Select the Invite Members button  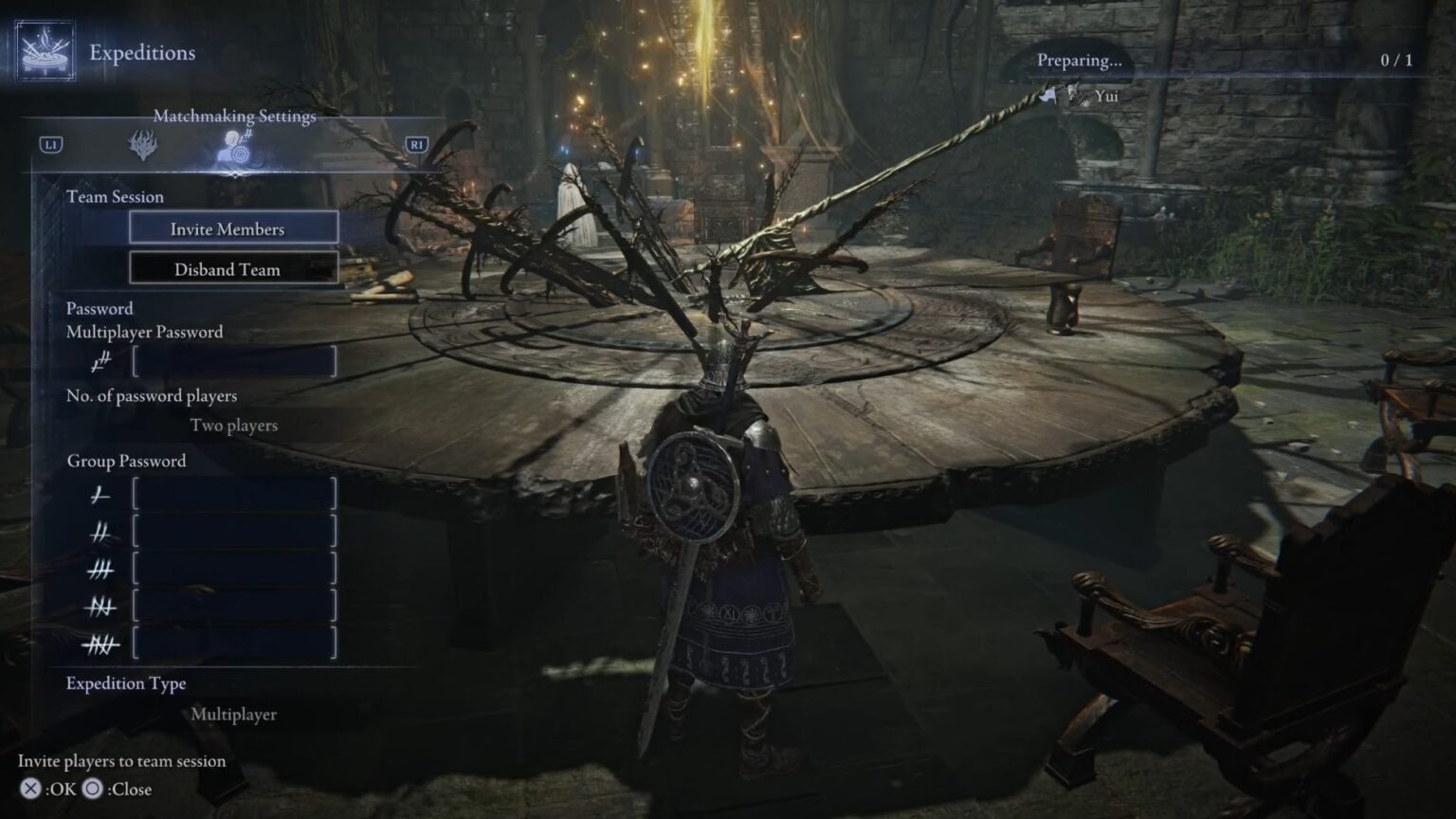pos(233,227)
